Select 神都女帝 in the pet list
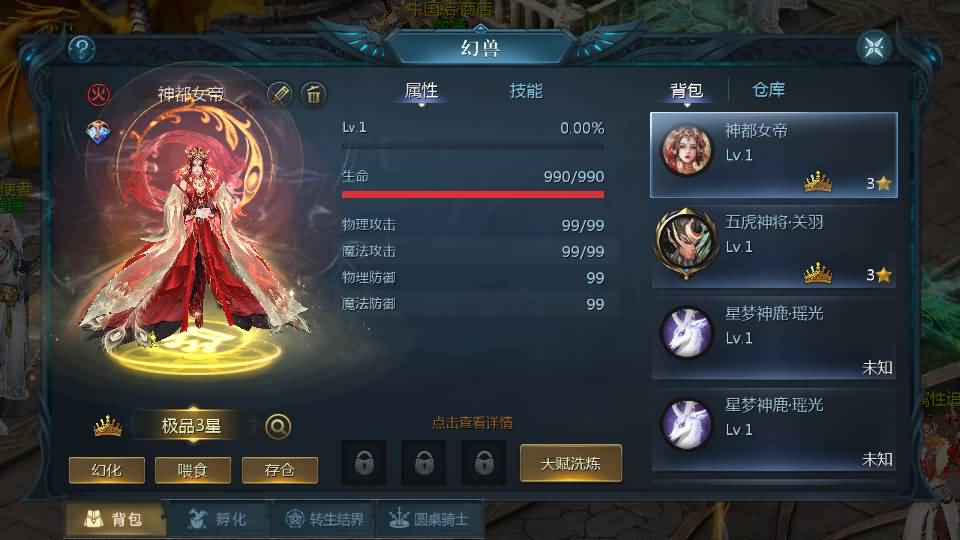This screenshot has height=540, width=960. pyautogui.click(x=774, y=155)
